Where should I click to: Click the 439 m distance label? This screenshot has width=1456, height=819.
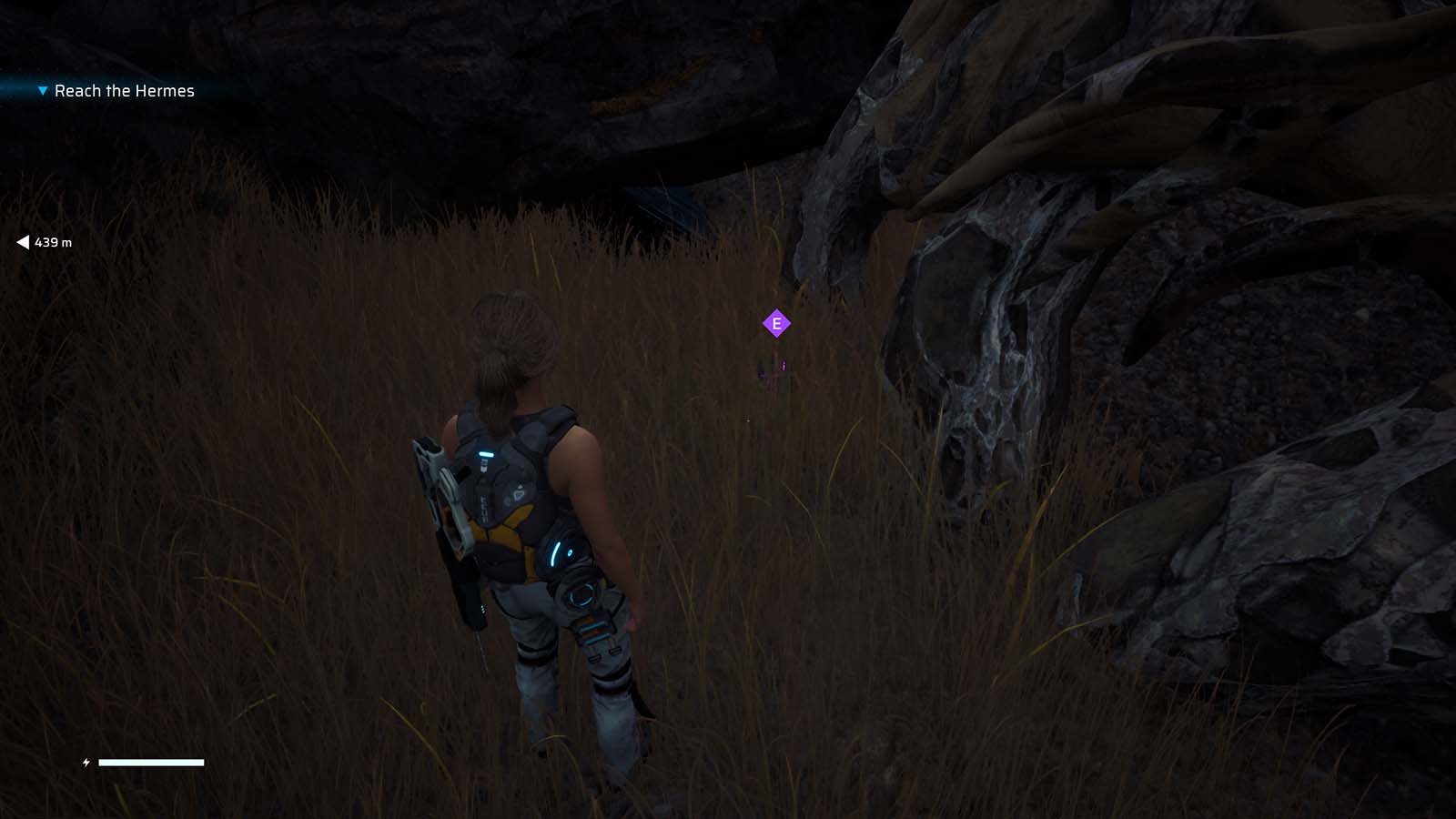(53, 243)
